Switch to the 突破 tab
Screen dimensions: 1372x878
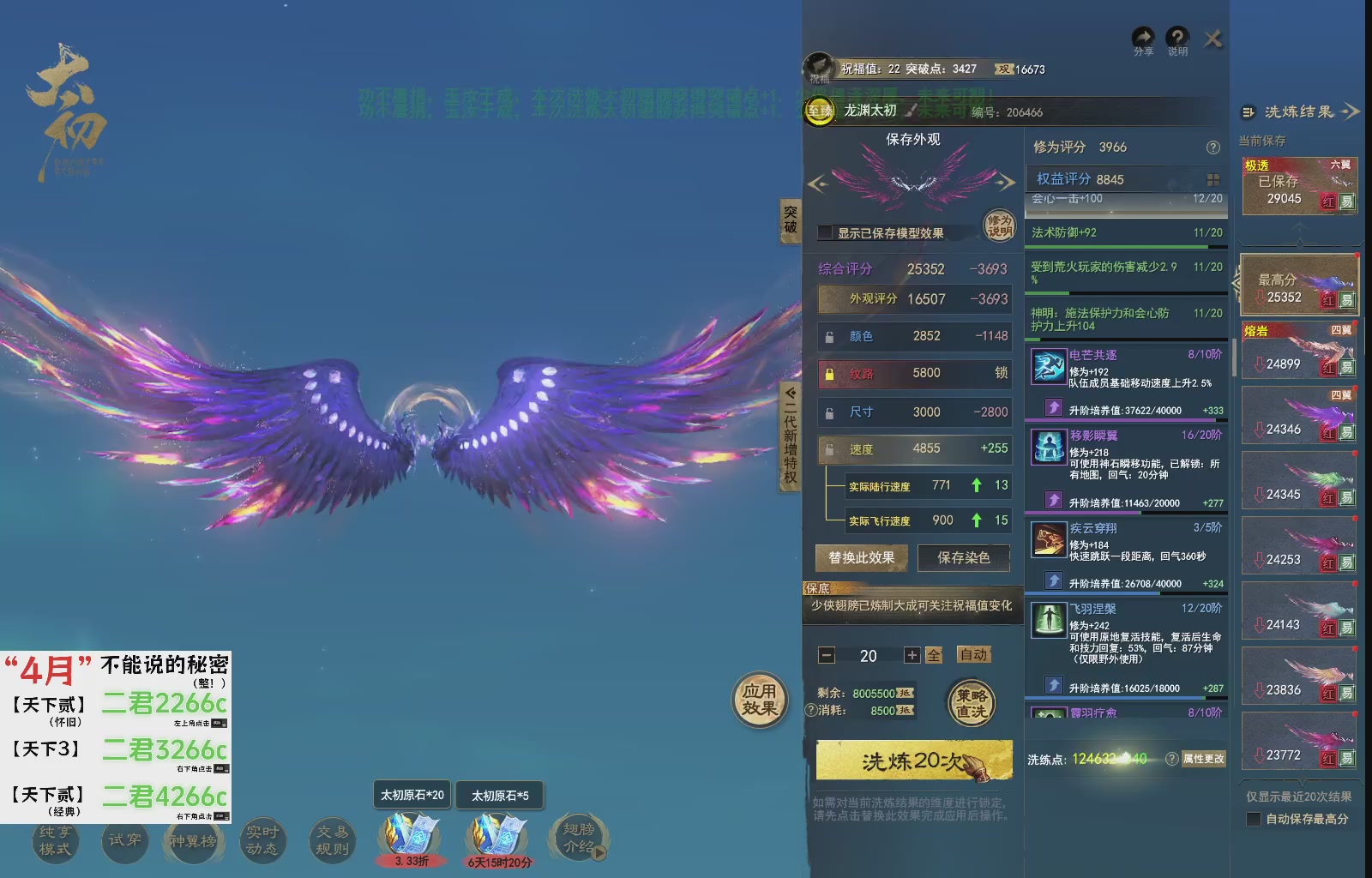[790, 219]
